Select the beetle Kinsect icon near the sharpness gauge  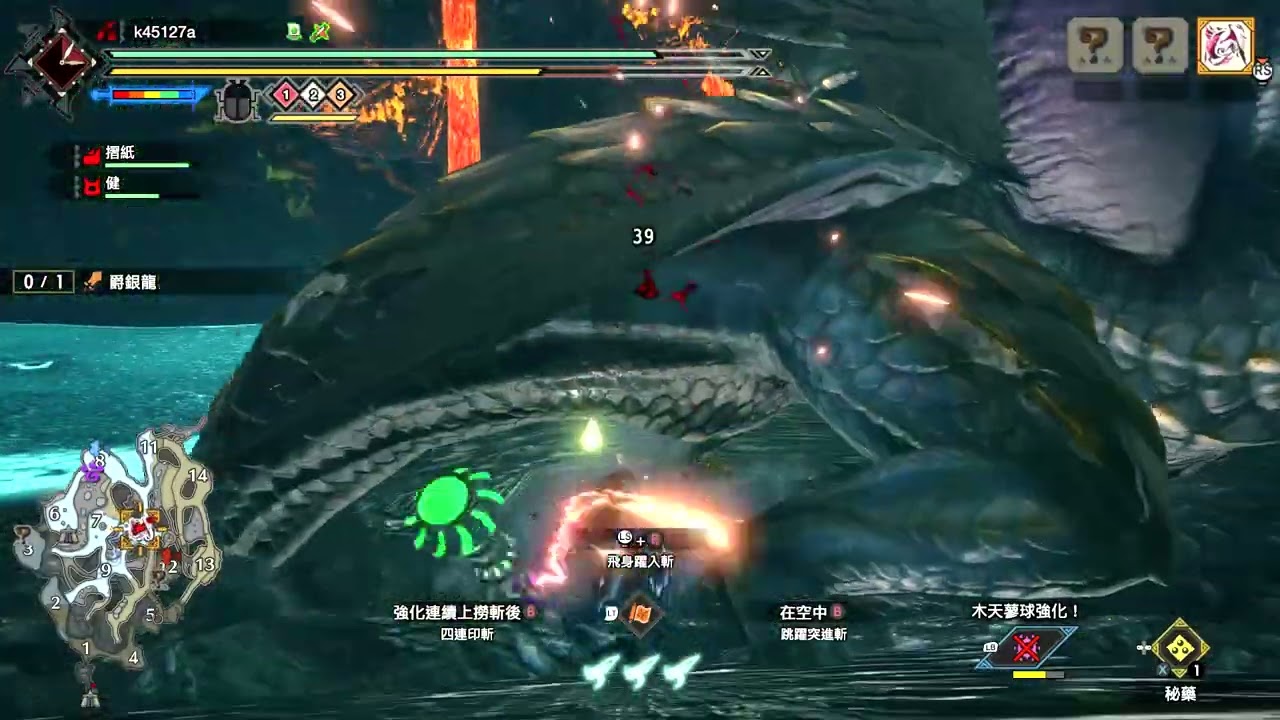point(235,100)
